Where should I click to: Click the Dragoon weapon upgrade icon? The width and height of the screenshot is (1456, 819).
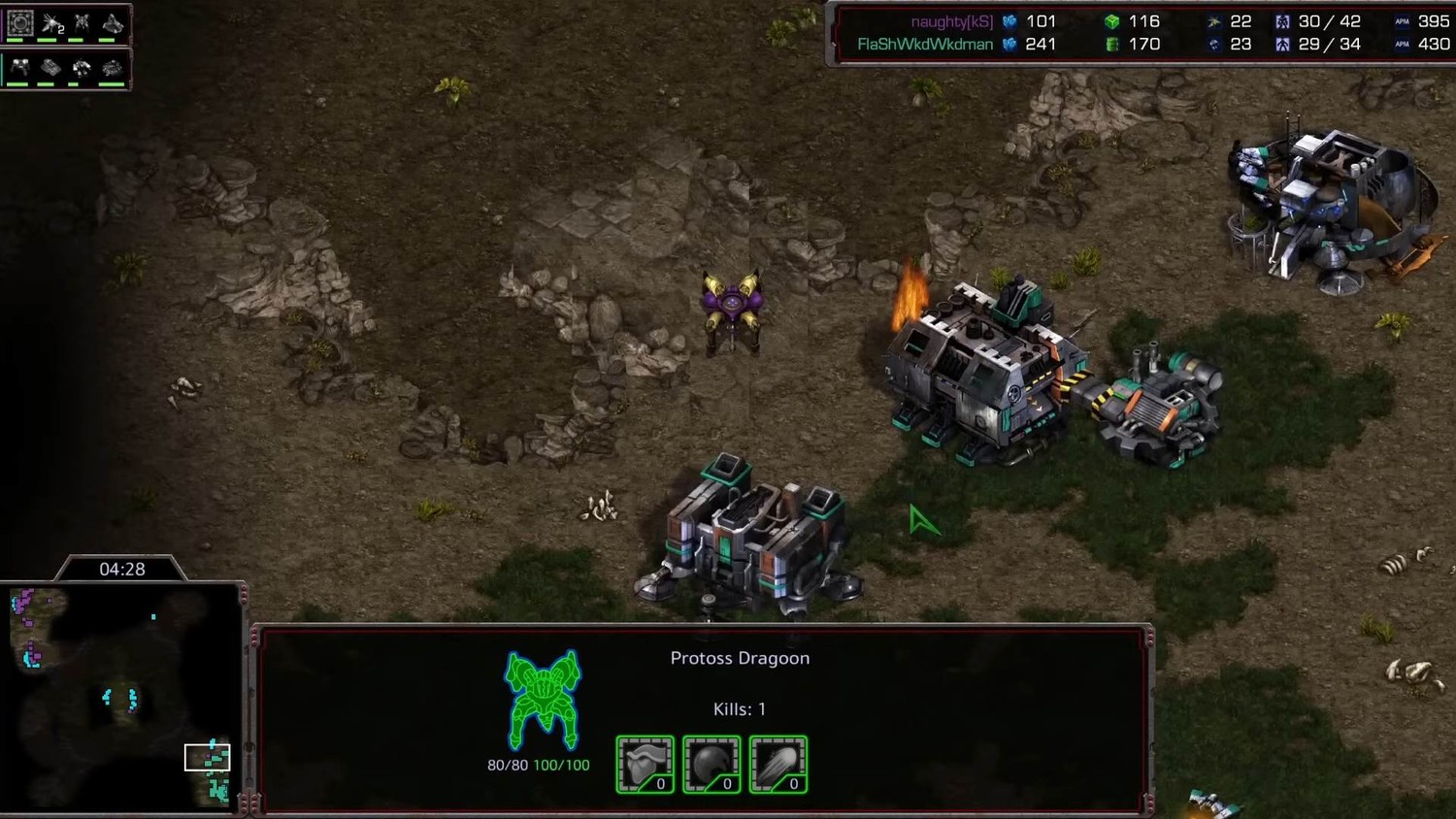click(x=778, y=765)
